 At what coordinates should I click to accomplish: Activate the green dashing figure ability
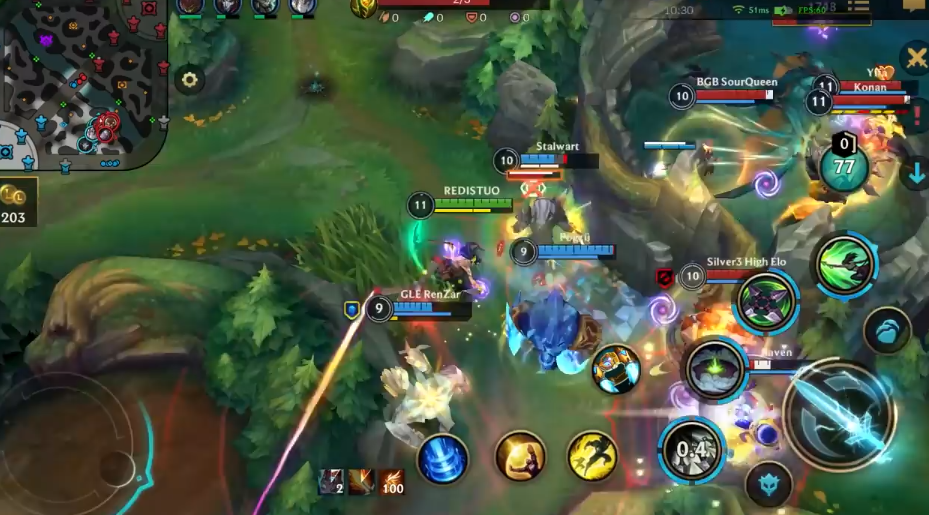pyautogui.click(x=845, y=266)
